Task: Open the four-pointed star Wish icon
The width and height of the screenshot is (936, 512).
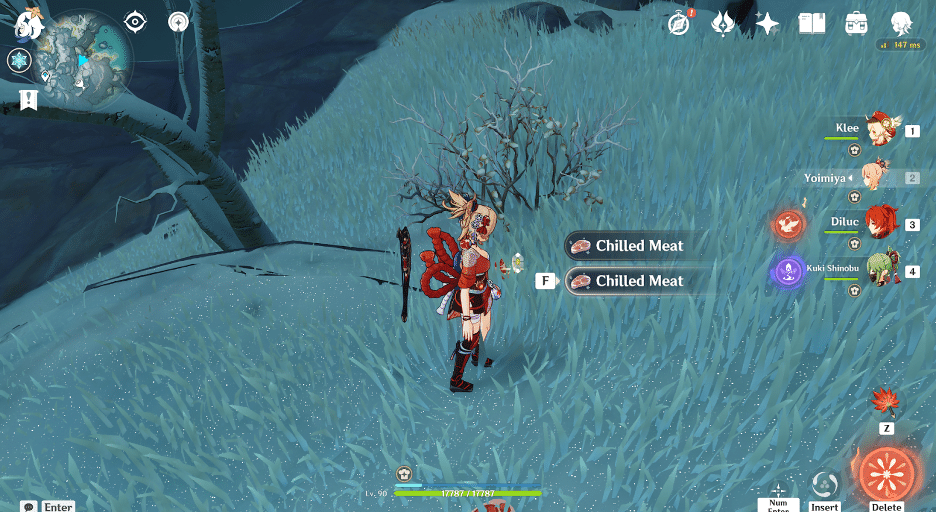Action: point(767,24)
